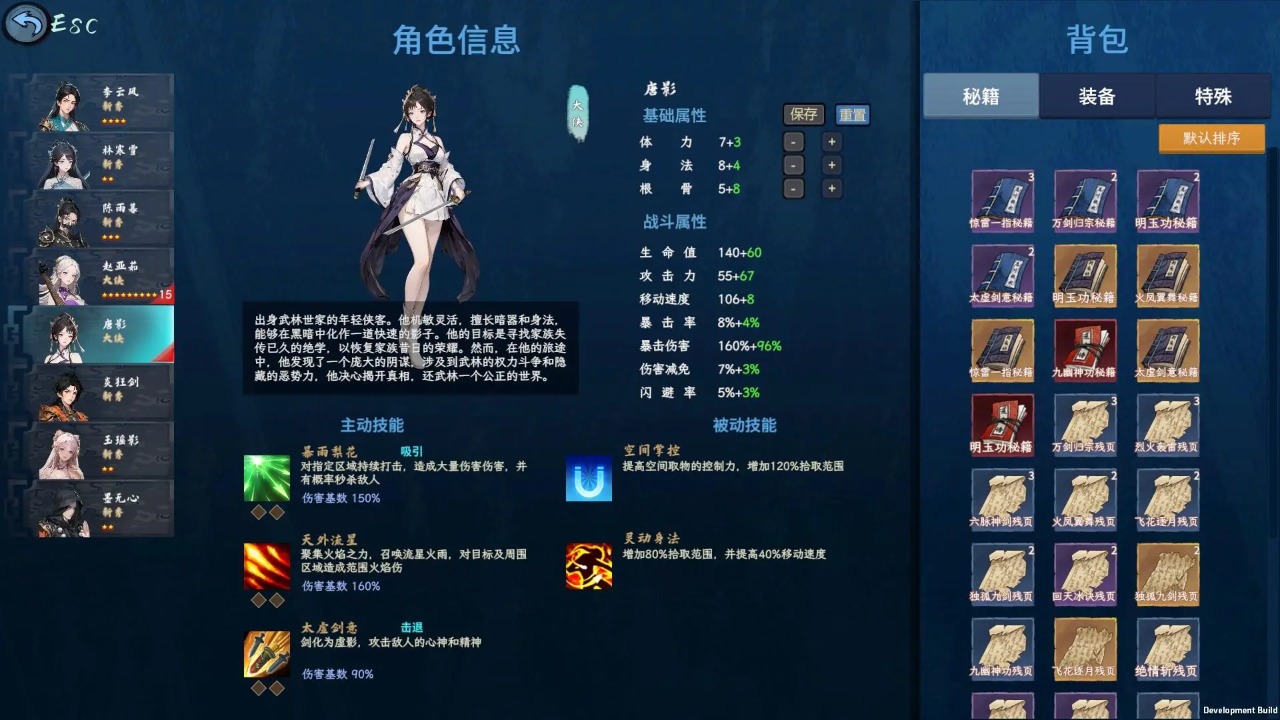Click the 六脉神剑残页 scroll icon
This screenshot has width=1280, height=720.
1003,498
